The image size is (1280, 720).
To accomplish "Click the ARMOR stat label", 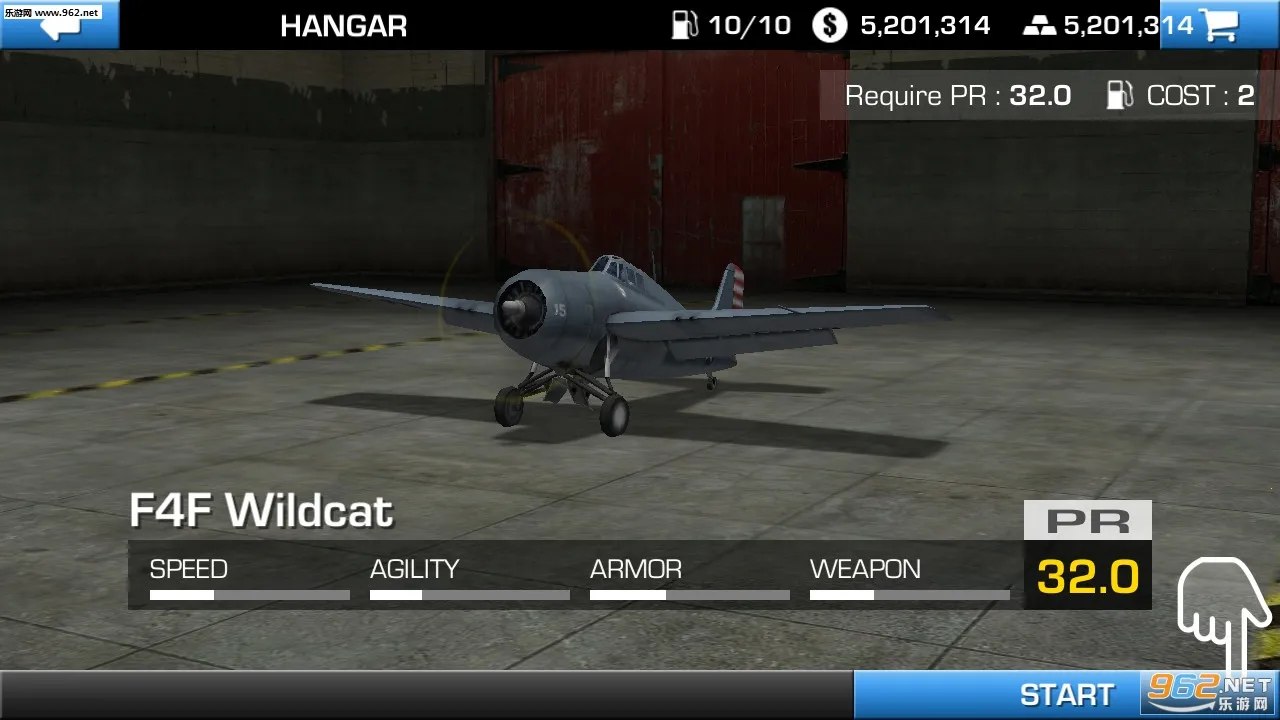I will coord(636,570).
